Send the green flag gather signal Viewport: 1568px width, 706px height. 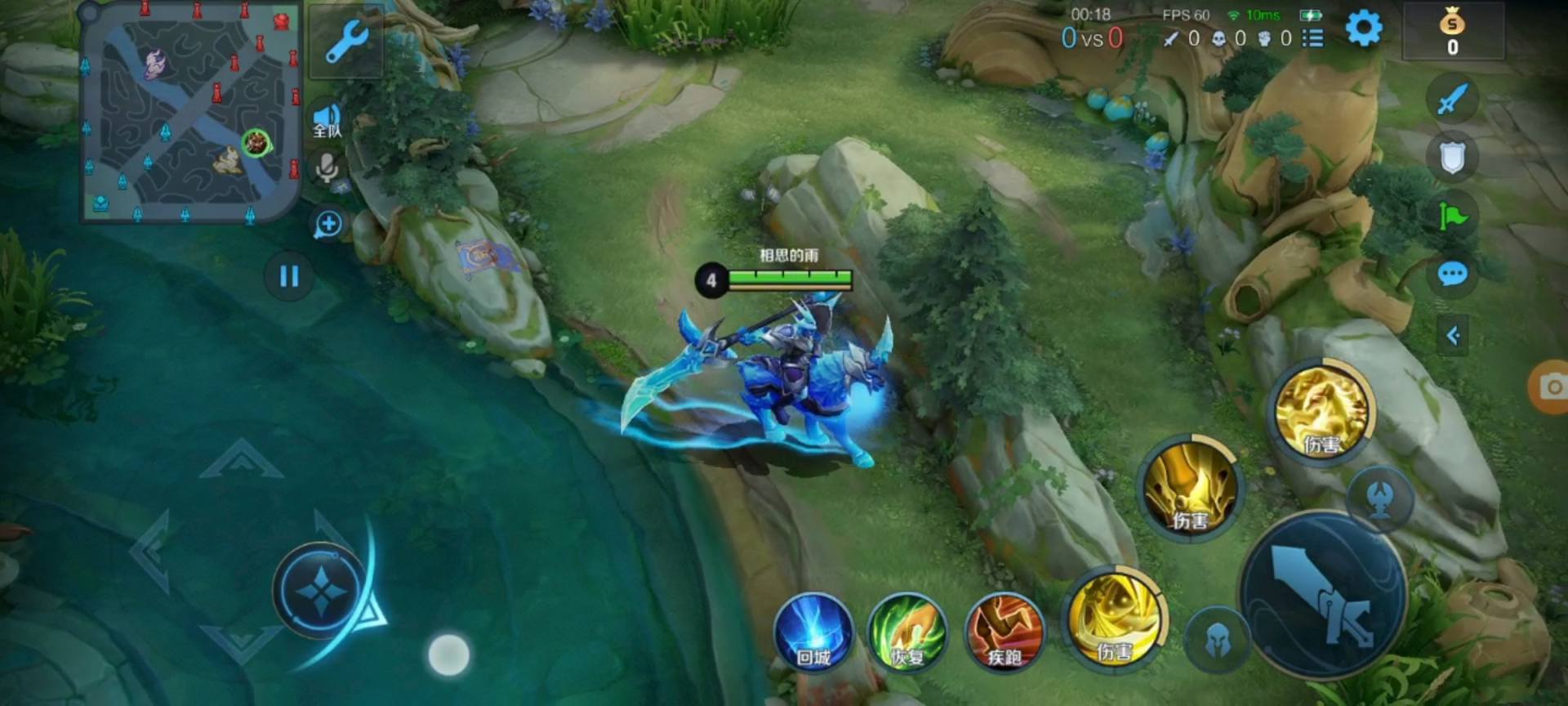pyautogui.click(x=1452, y=216)
